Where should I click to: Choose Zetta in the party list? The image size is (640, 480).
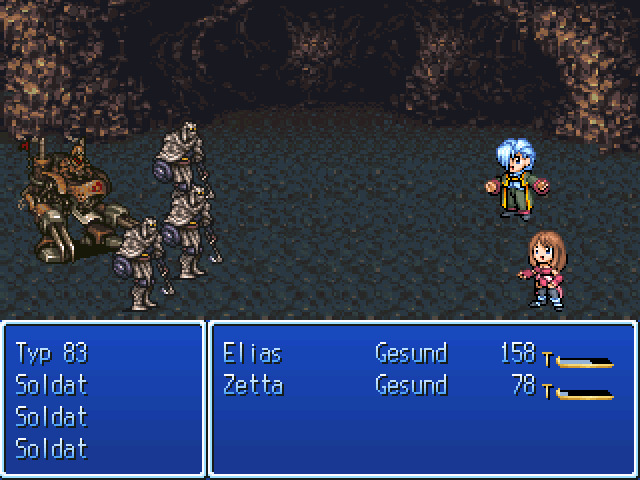click(x=252, y=385)
